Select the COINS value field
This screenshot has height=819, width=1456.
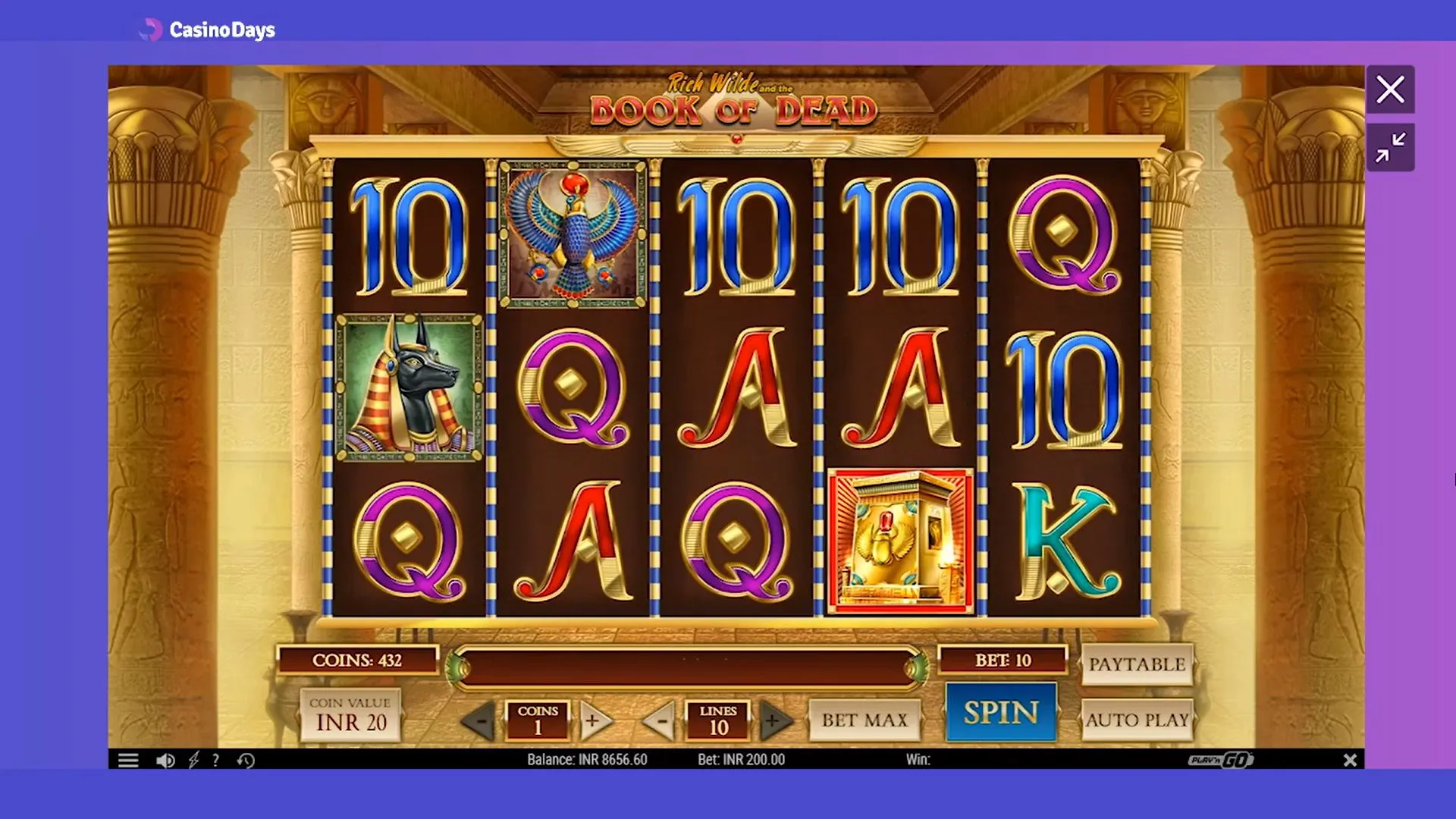[x=538, y=721]
